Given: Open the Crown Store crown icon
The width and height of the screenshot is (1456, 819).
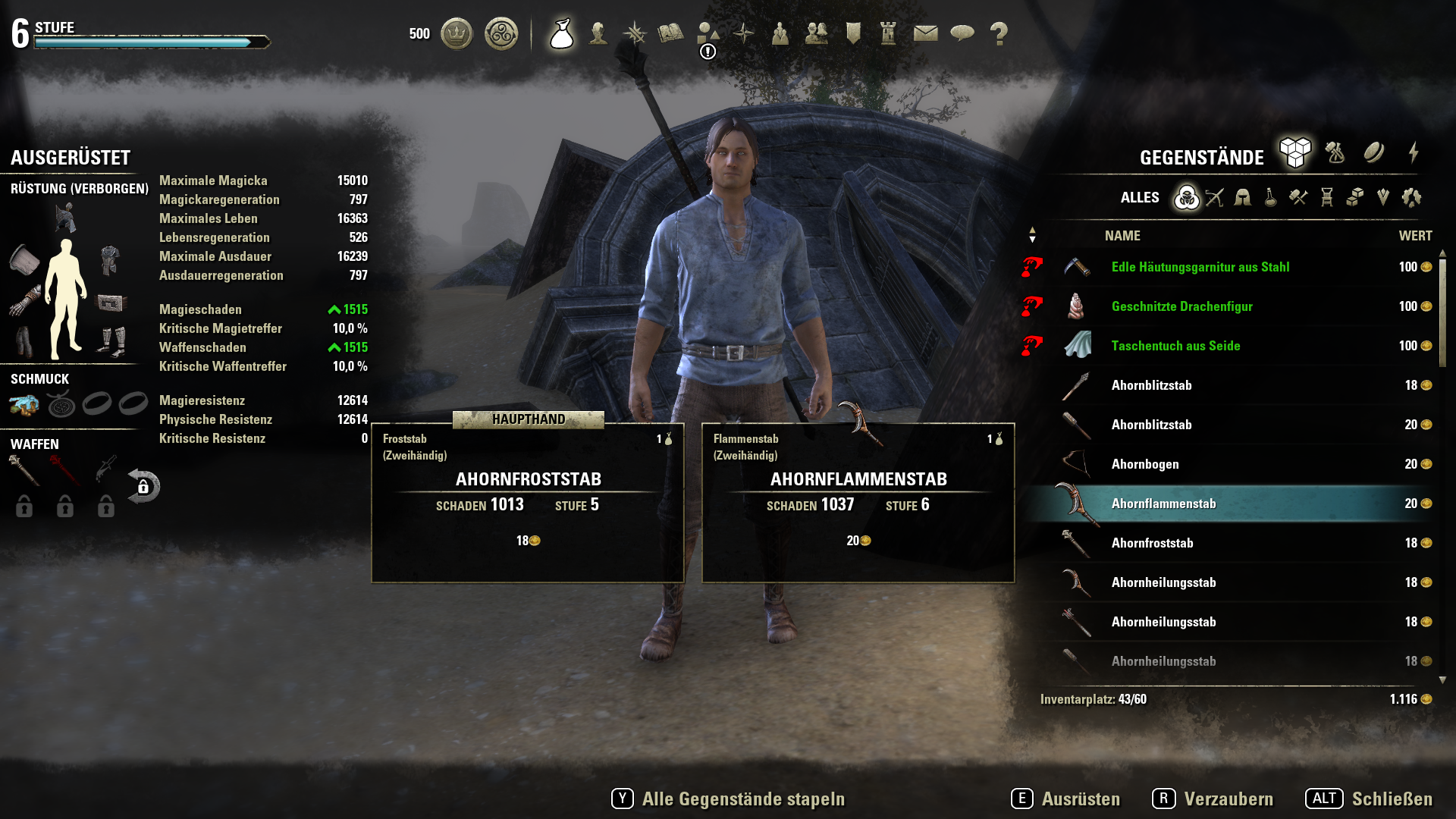Looking at the screenshot, I should [457, 33].
